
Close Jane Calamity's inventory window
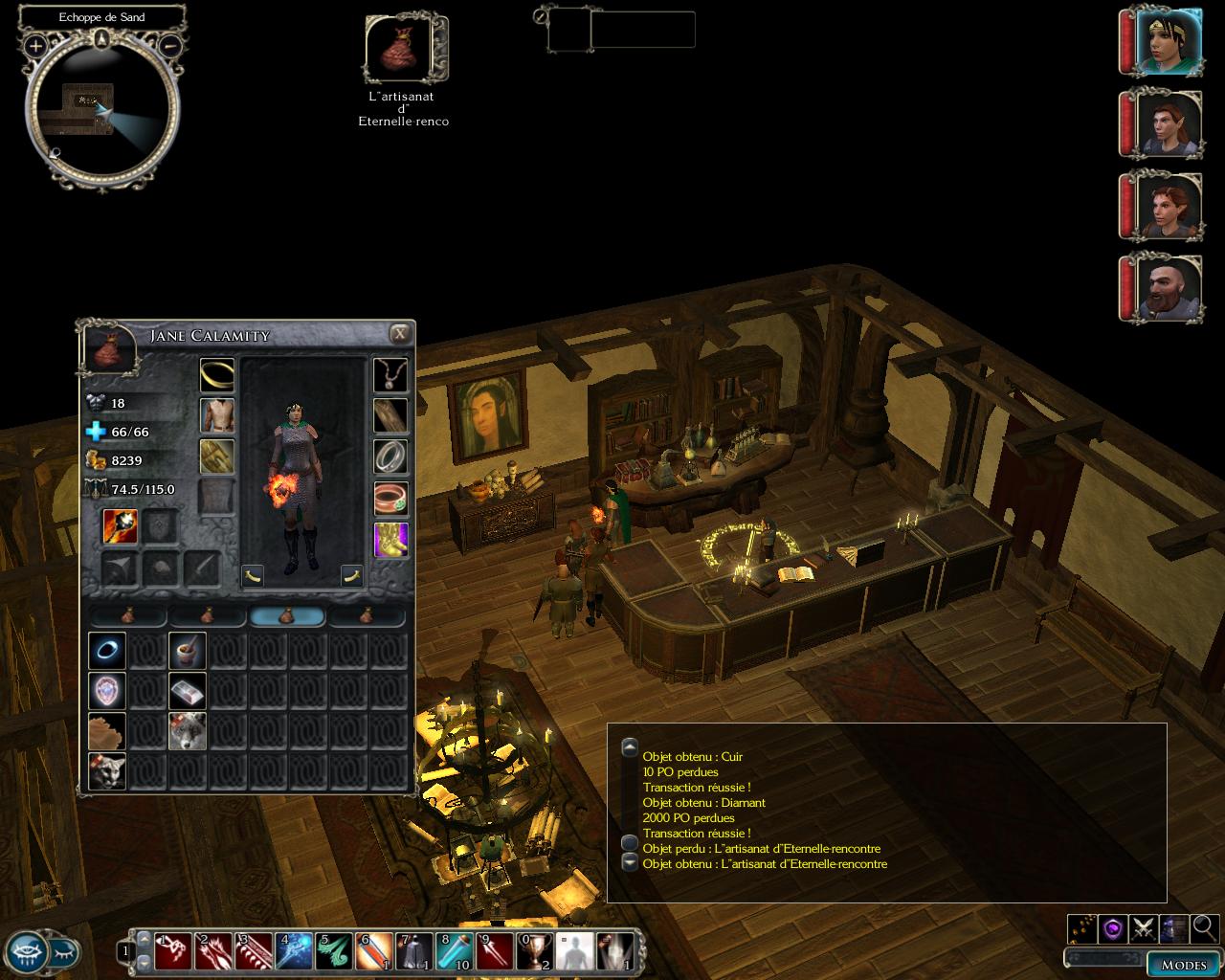pyautogui.click(x=400, y=333)
